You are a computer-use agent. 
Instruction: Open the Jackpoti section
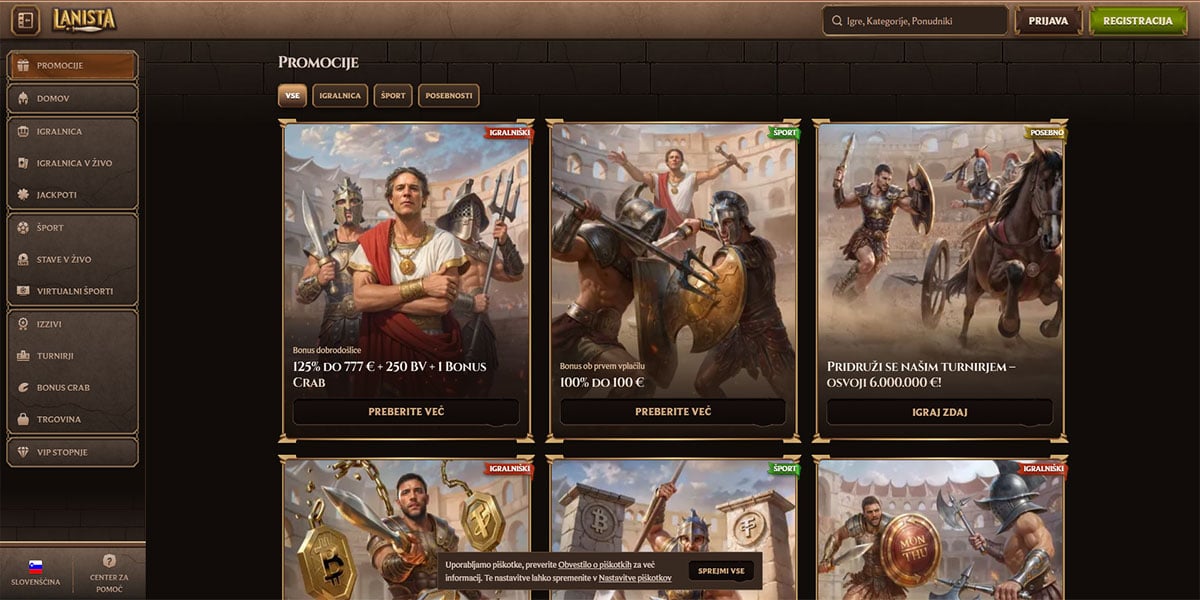(x=72, y=195)
